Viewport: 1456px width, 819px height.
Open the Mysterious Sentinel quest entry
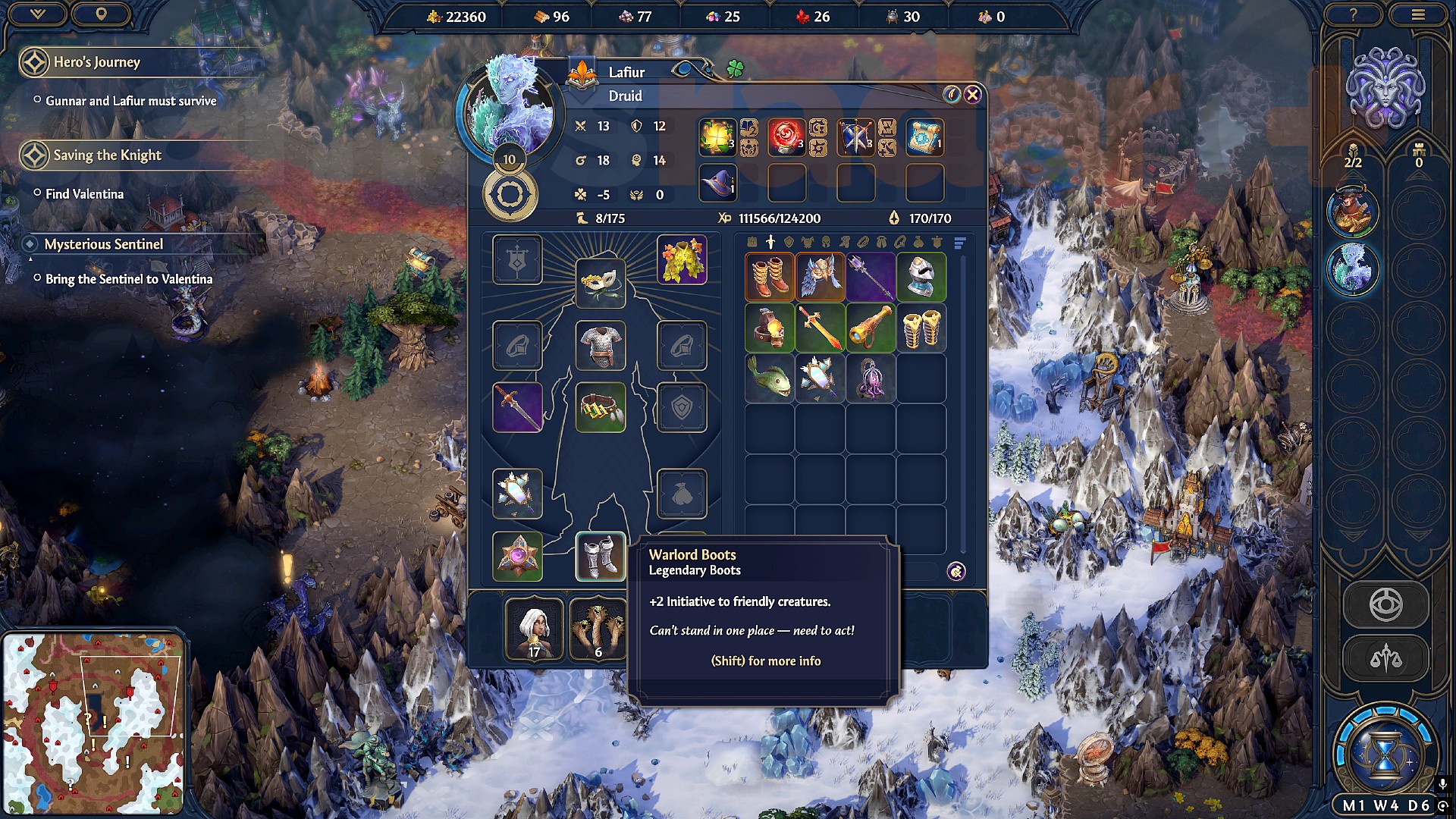(x=104, y=244)
